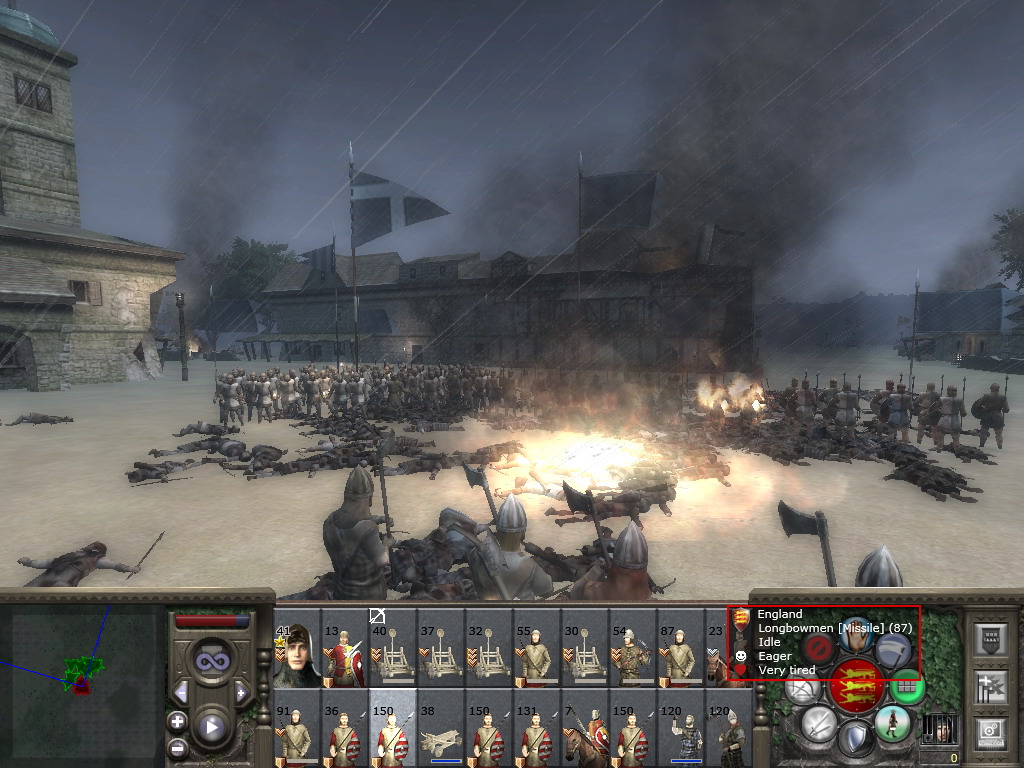The width and height of the screenshot is (1024, 768).
Task: Click the white flag withdraw button
Action: point(893,647)
